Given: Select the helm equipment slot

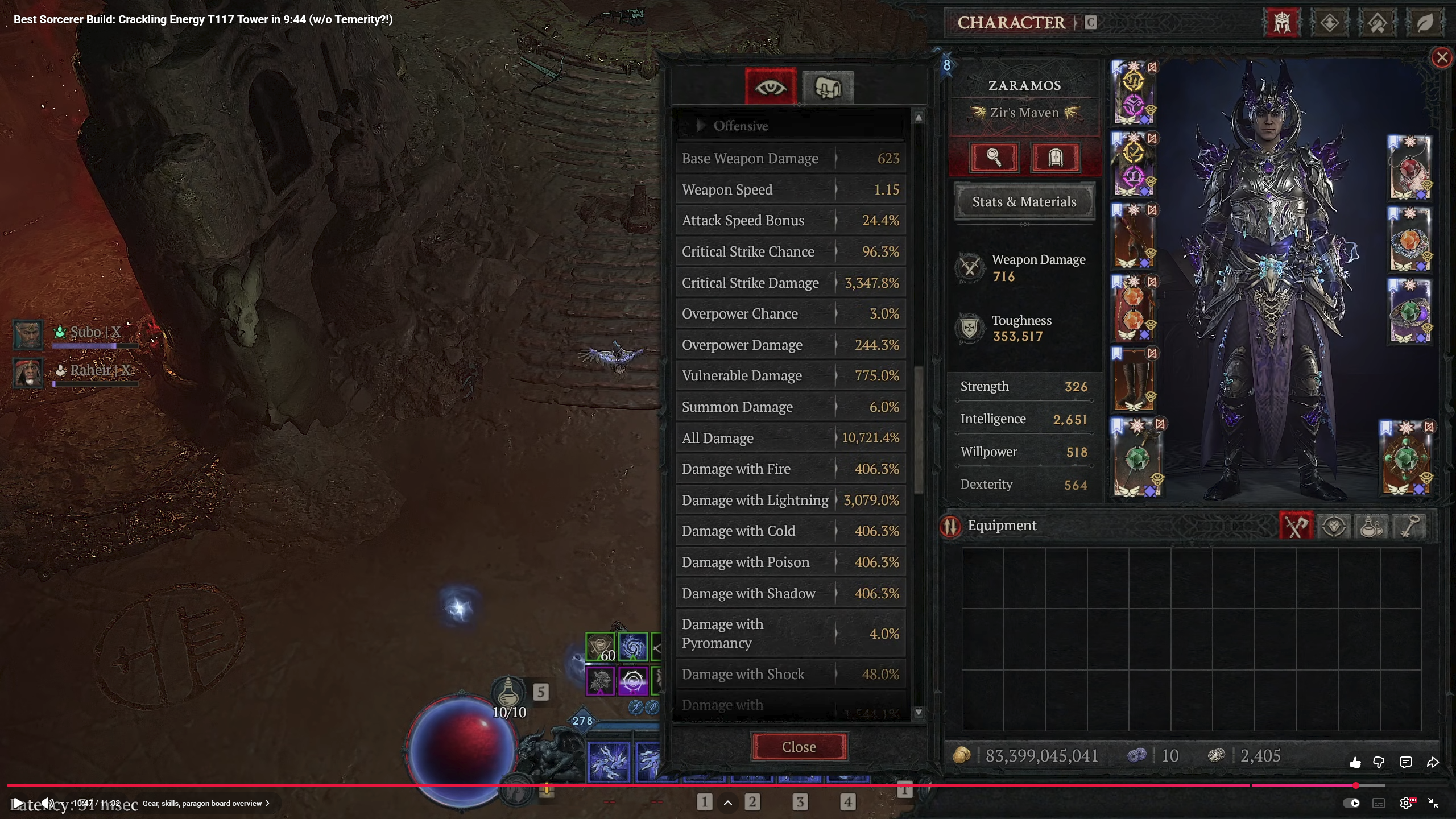Looking at the screenshot, I should coord(1134,92).
